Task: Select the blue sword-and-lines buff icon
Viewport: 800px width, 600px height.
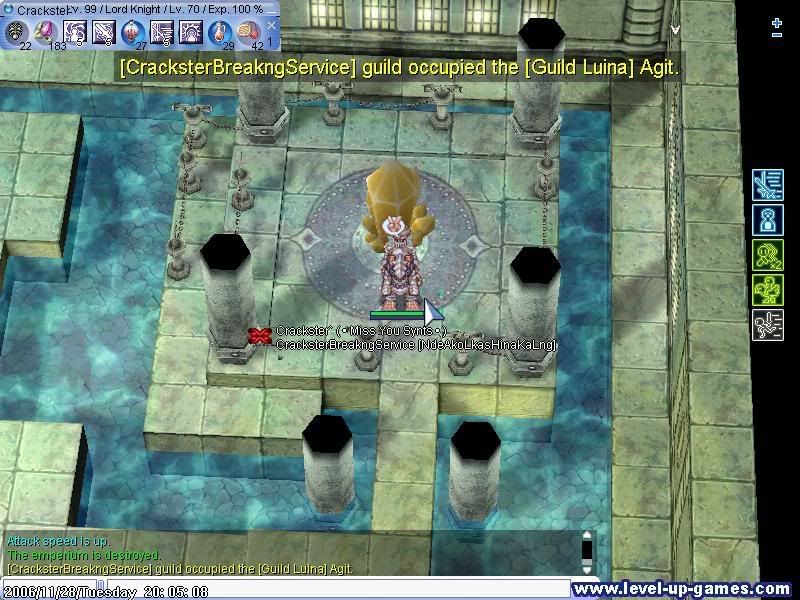Action: click(767, 186)
